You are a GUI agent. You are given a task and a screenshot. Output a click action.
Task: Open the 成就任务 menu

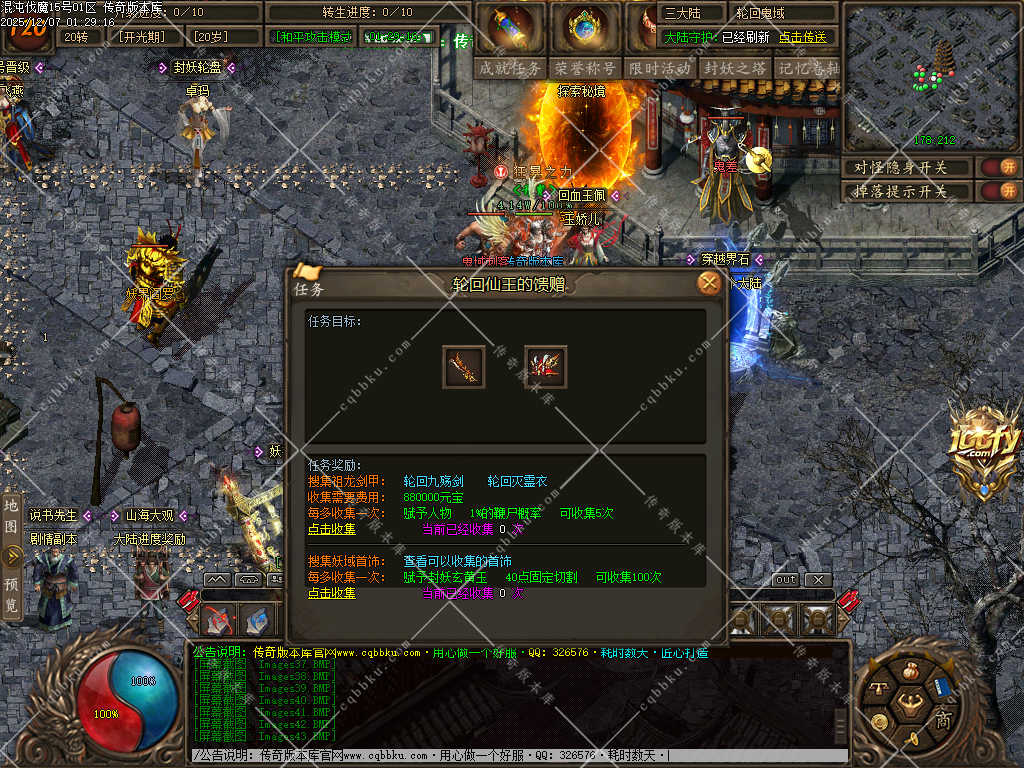tap(510, 68)
